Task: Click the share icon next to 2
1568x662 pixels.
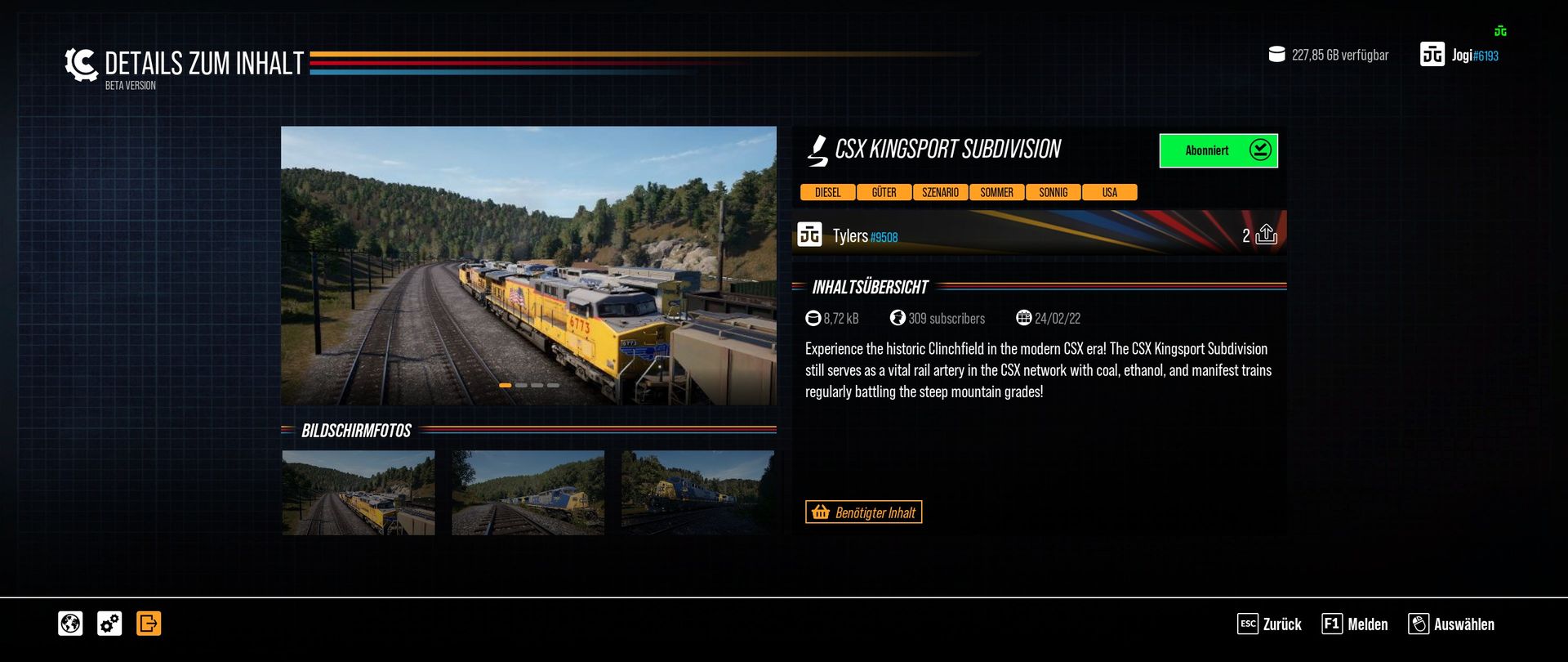Action: 1266,235
